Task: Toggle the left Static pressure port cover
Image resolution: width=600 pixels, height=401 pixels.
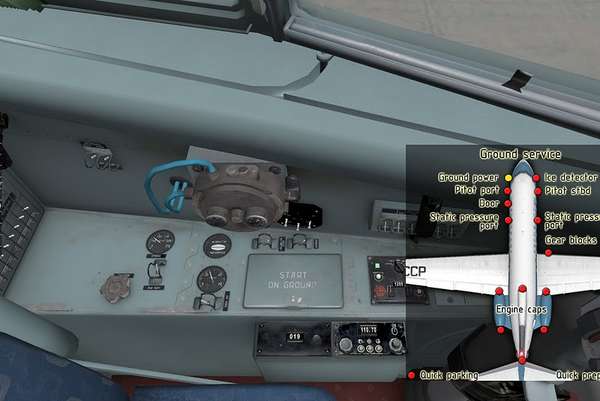Action: click(x=508, y=219)
